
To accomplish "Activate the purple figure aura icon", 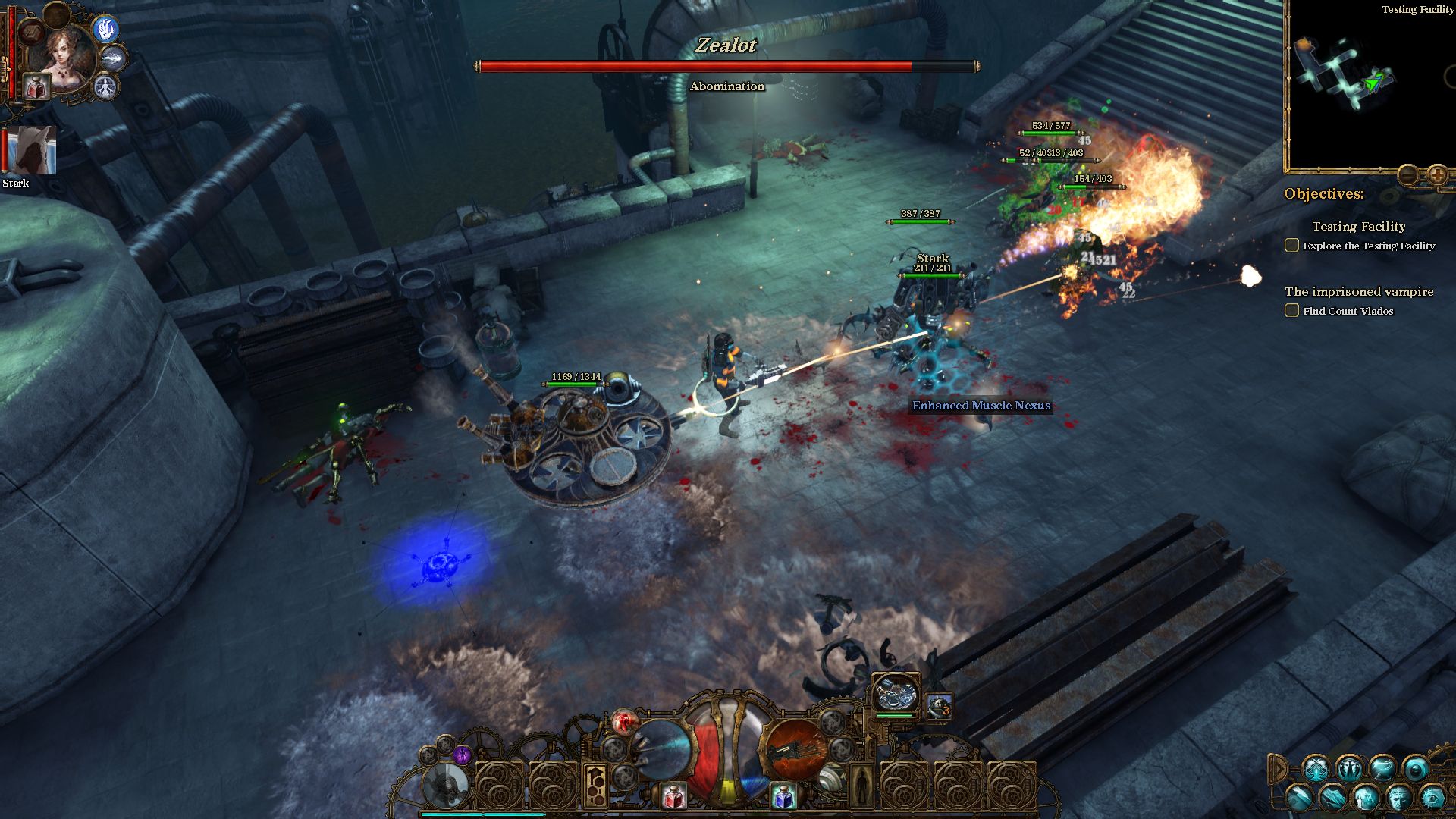I will pyautogui.click(x=462, y=755).
